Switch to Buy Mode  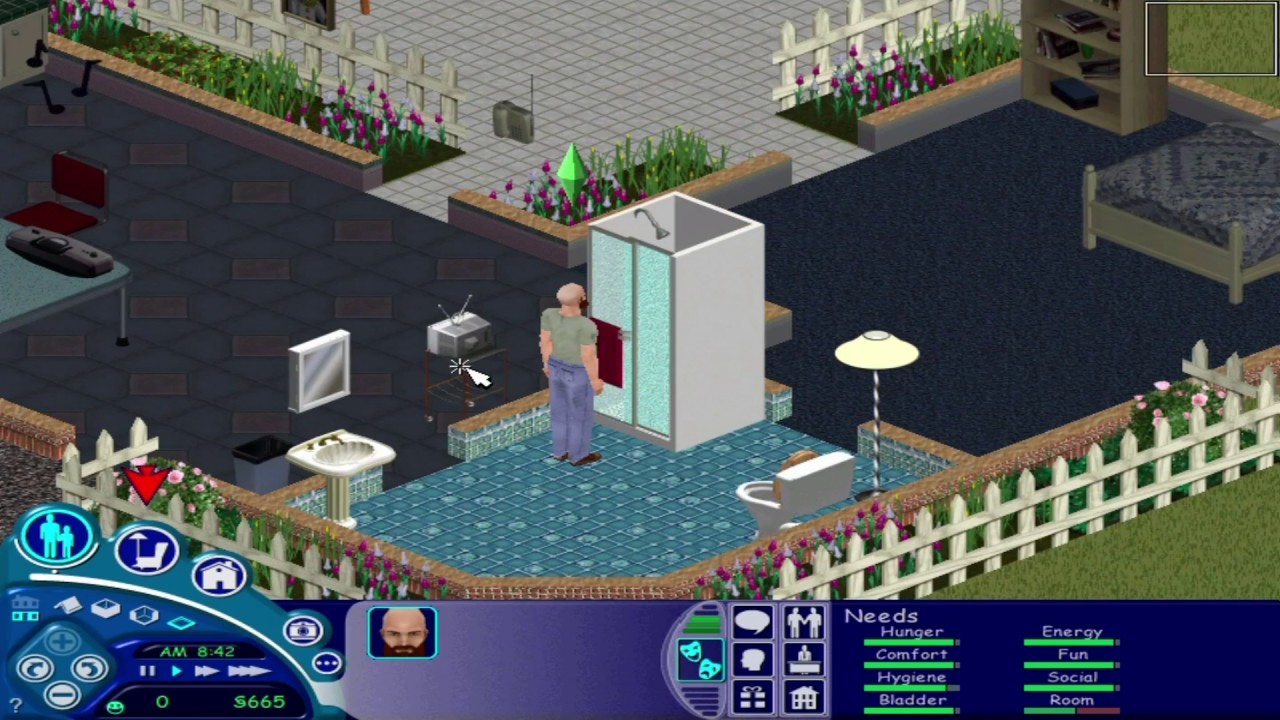pos(148,552)
